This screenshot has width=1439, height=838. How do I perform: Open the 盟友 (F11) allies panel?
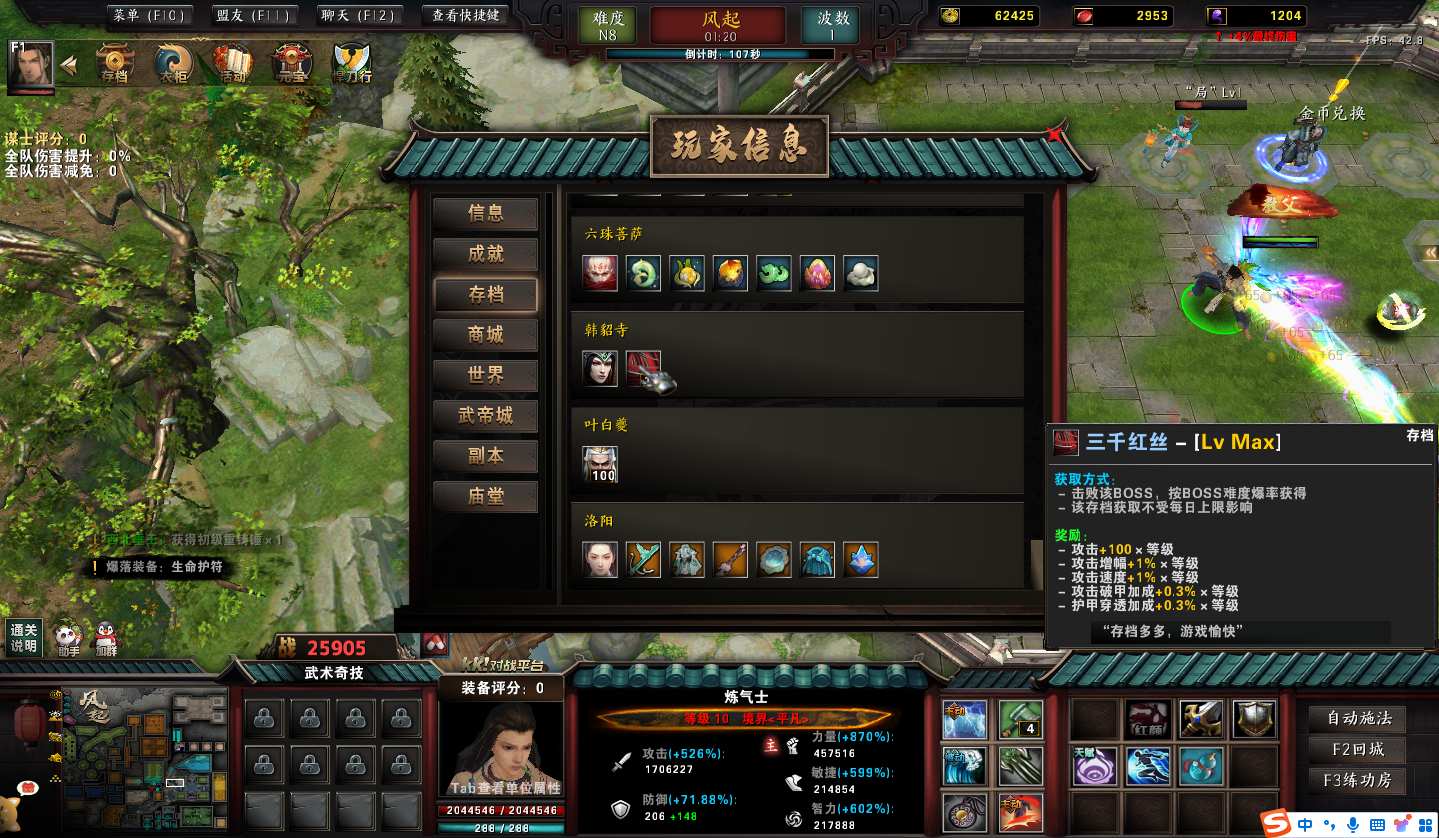pyautogui.click(x=251, y=15)
